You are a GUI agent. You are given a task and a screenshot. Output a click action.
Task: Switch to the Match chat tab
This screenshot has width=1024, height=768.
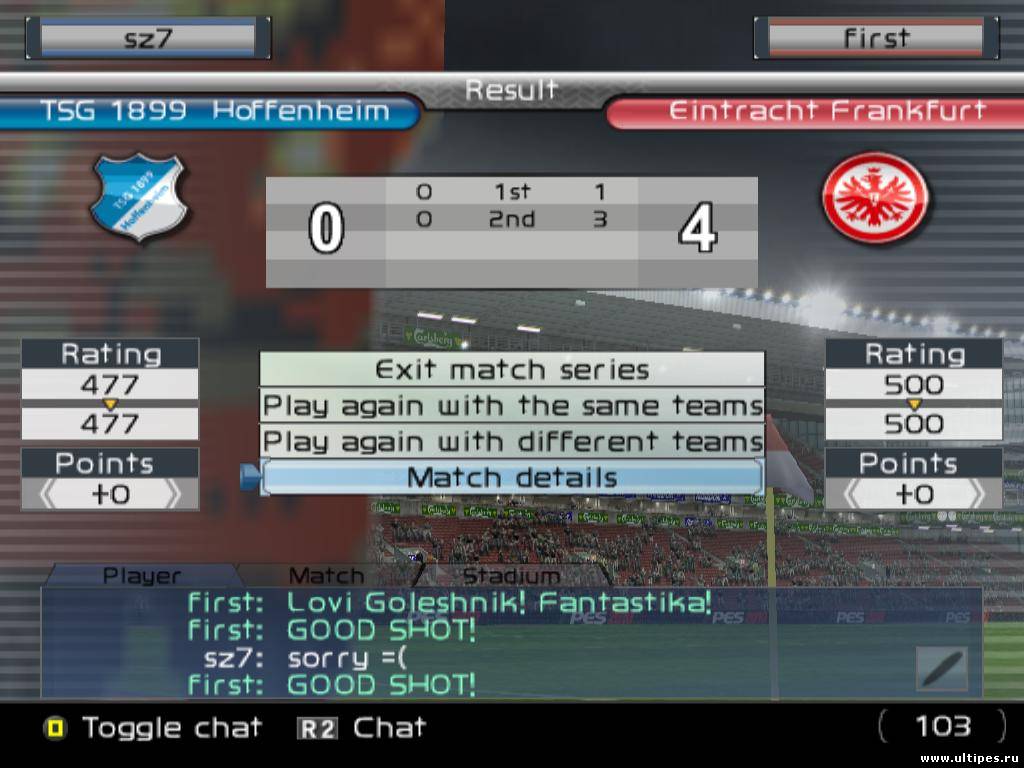point(326,575)
